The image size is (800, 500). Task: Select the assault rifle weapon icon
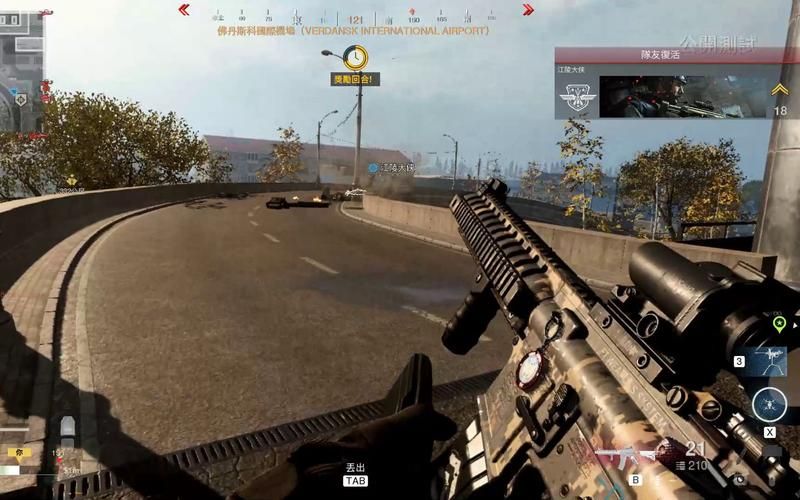click(x=622, y=458)
